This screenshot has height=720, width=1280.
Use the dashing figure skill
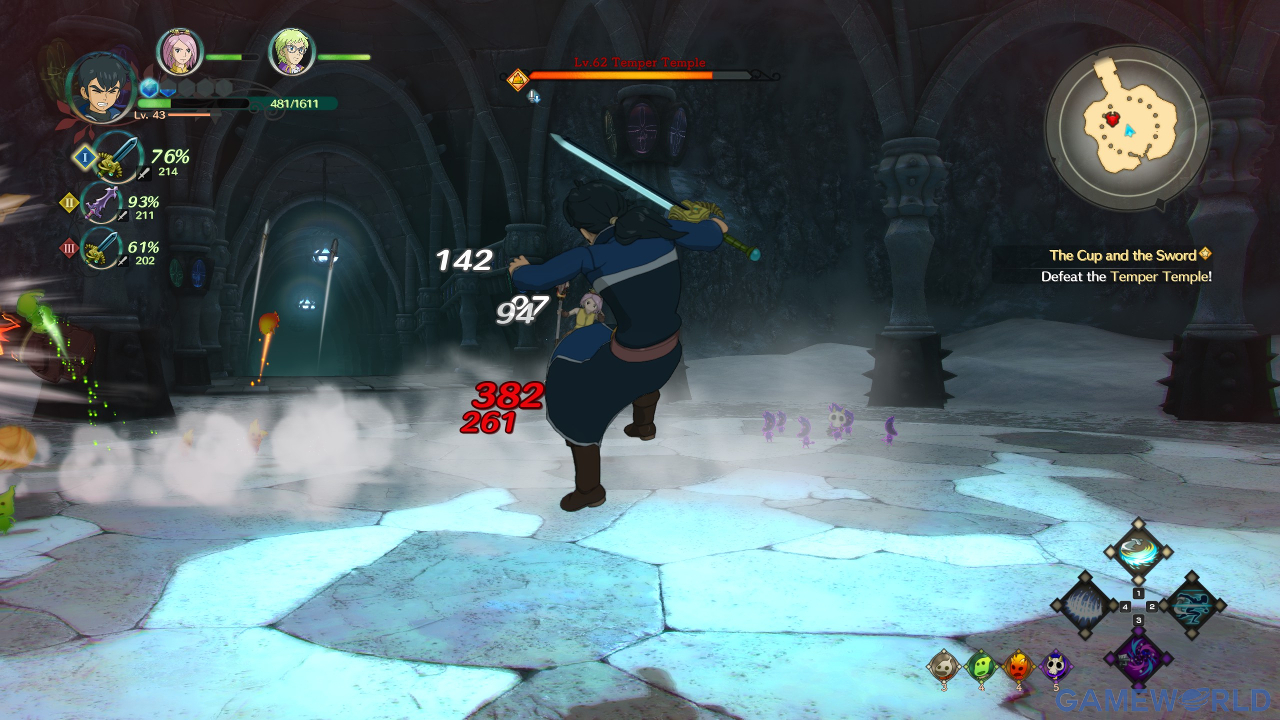pos(1192,605)
